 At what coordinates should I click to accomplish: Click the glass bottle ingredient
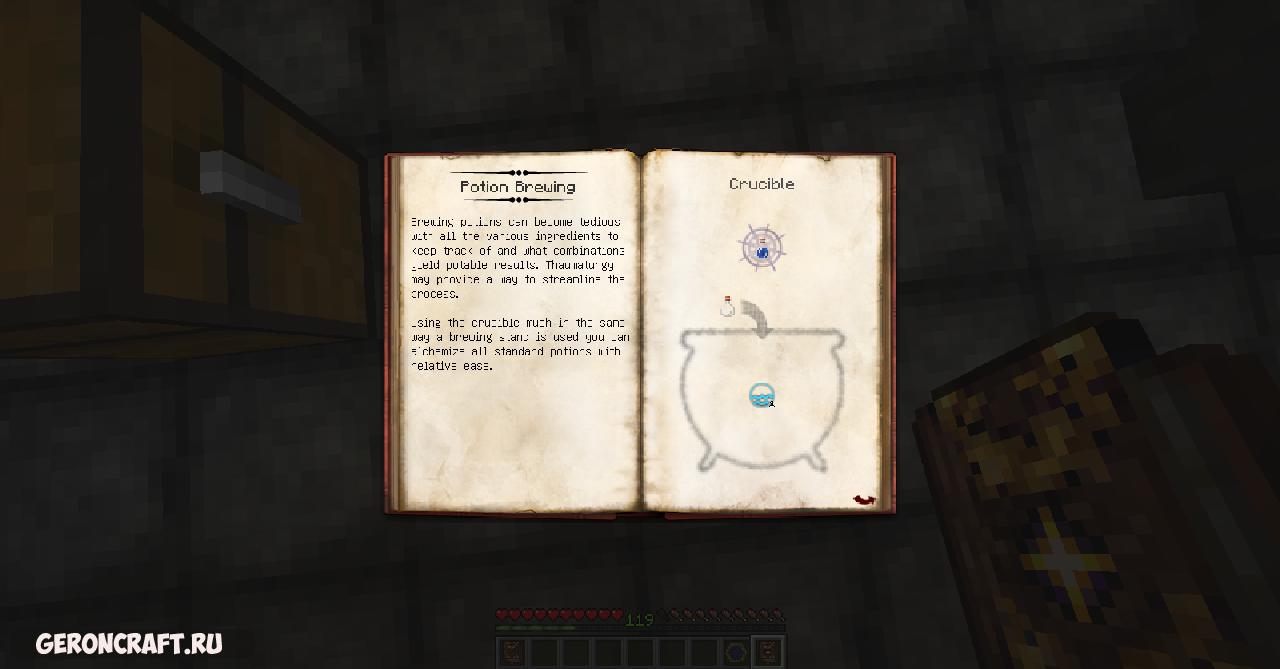(728, 306)
